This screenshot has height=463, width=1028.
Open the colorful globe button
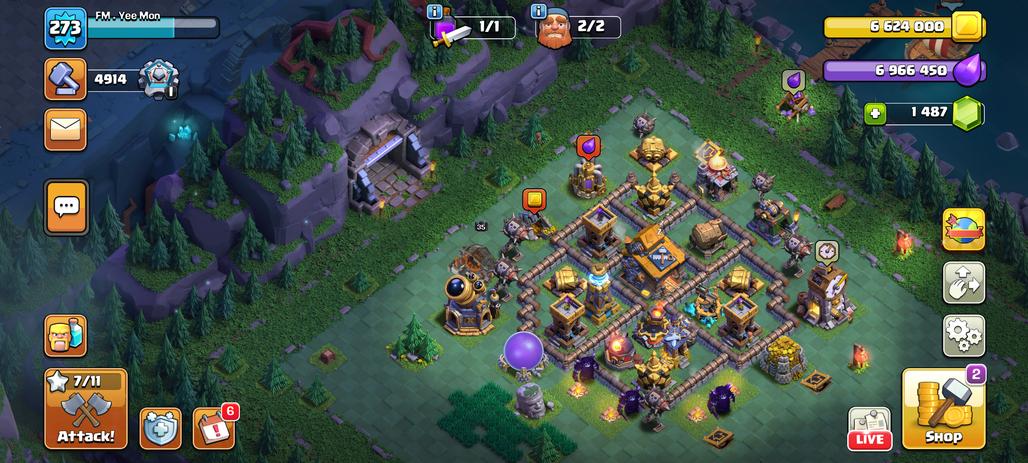coord(964,229)
